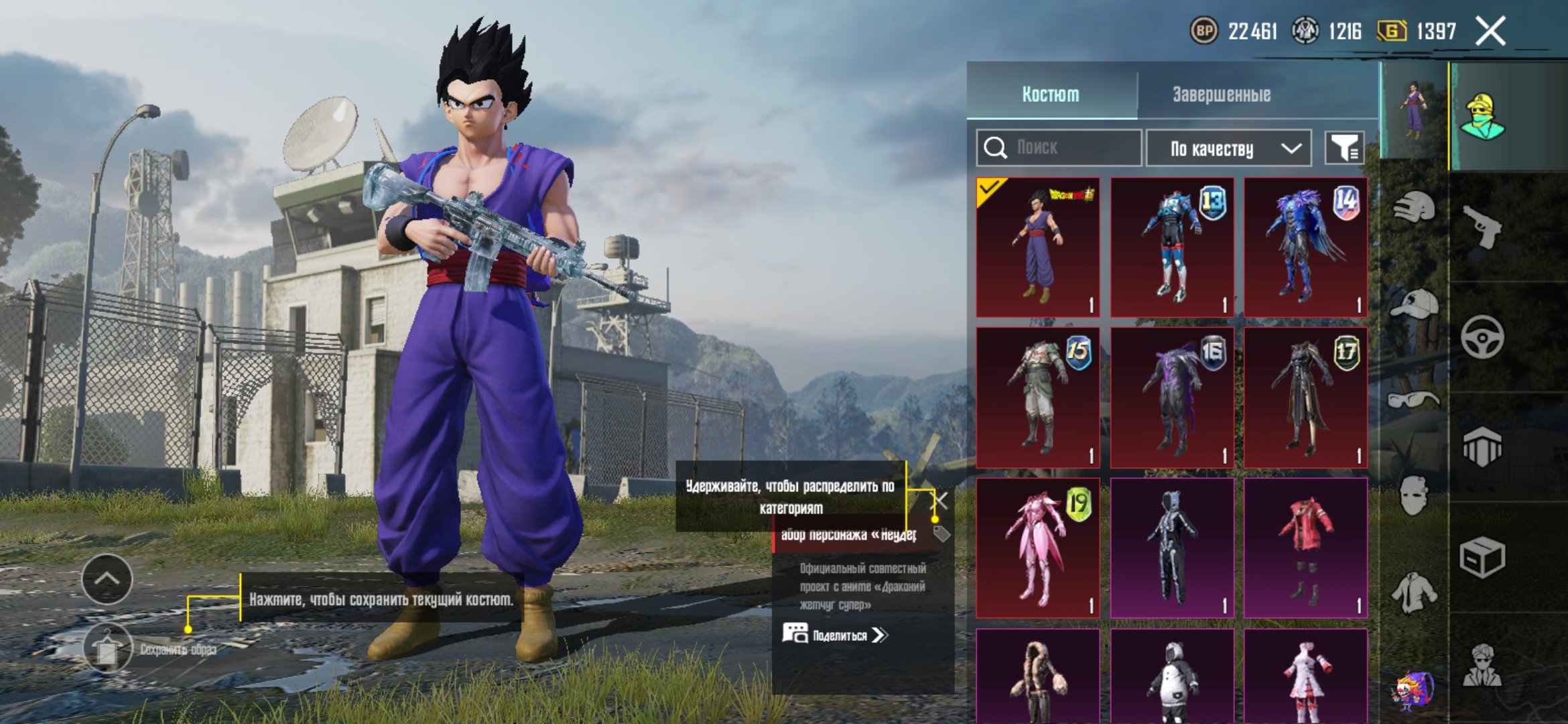The image size is (1568, 724).
Task: Choose the costume with level 13 badge
Action: pyautogui.click(x=1171, y=247)
